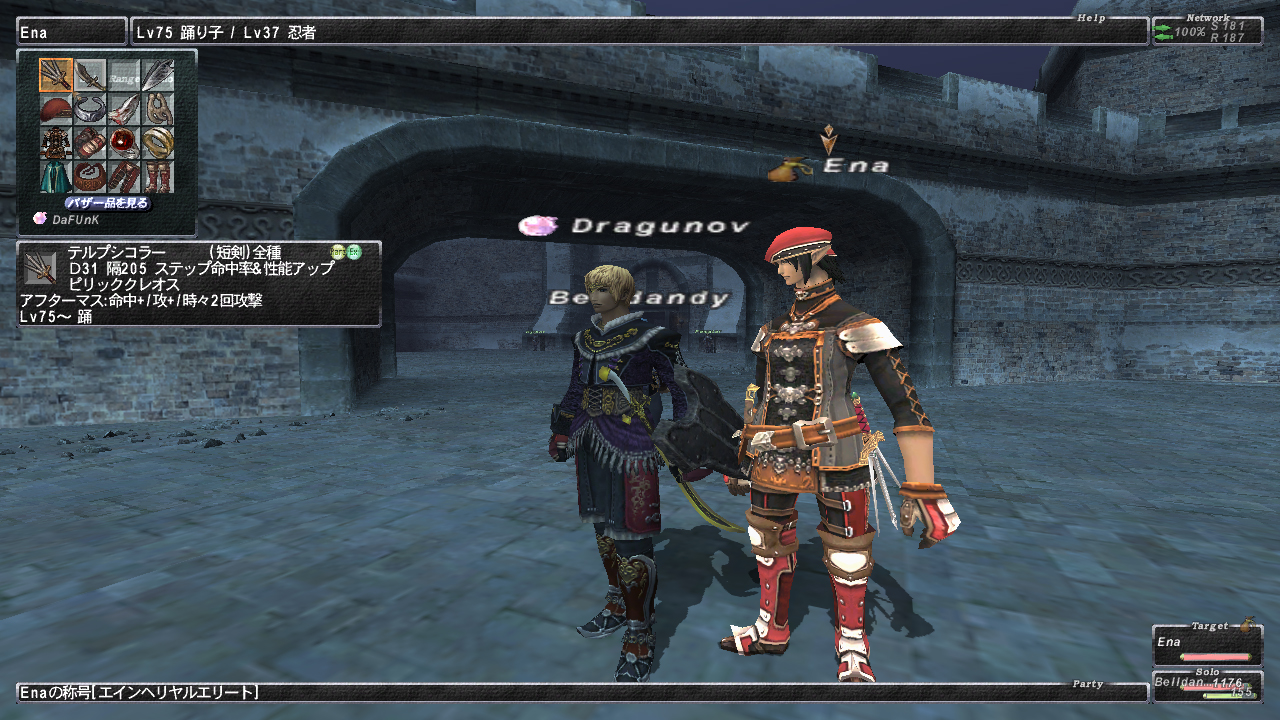1280x720 pixels.
Task: Select the empty Range equipment slot
Action: click(124, 75)
